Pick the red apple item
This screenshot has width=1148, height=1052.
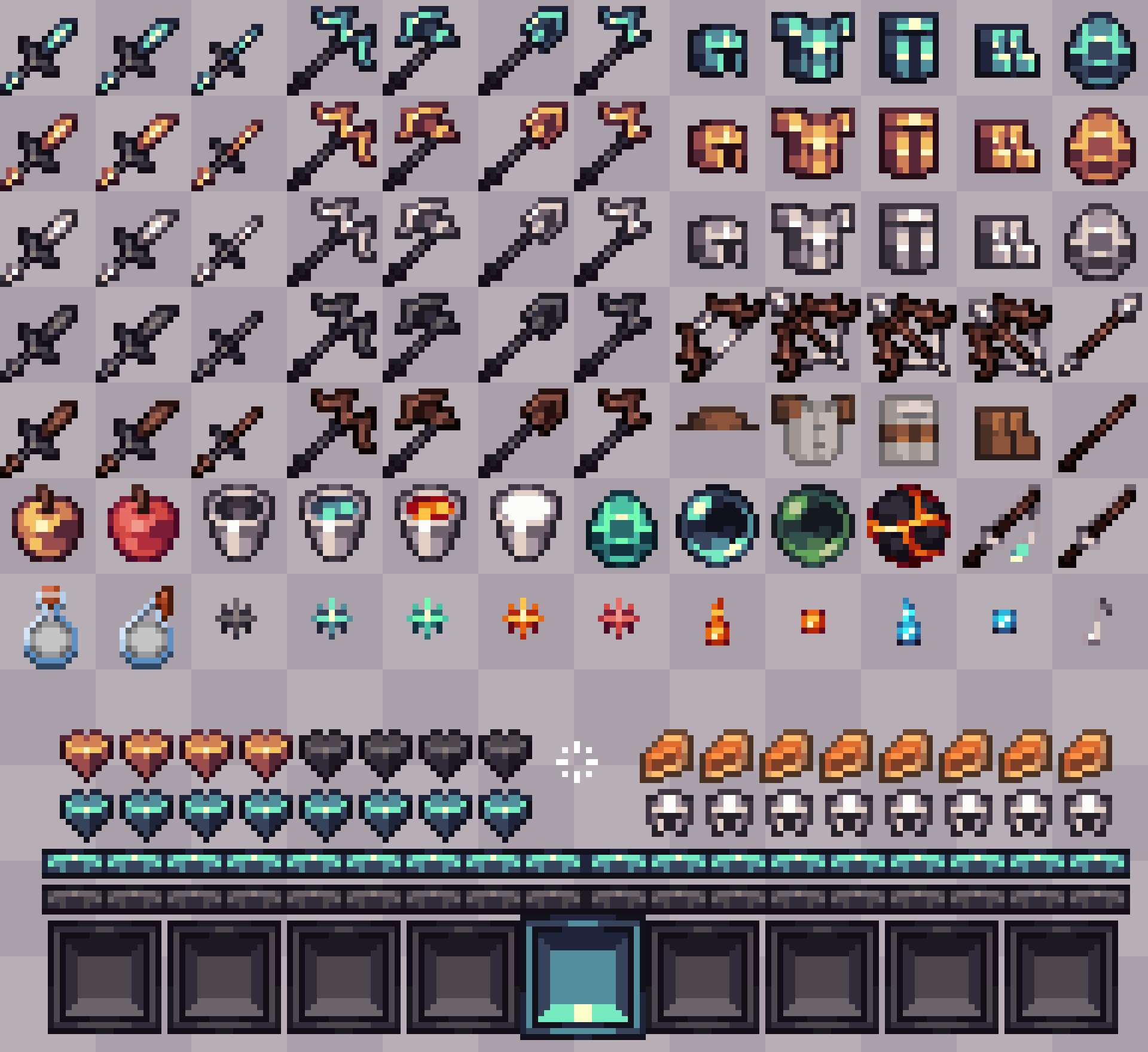tap(143, 526)
